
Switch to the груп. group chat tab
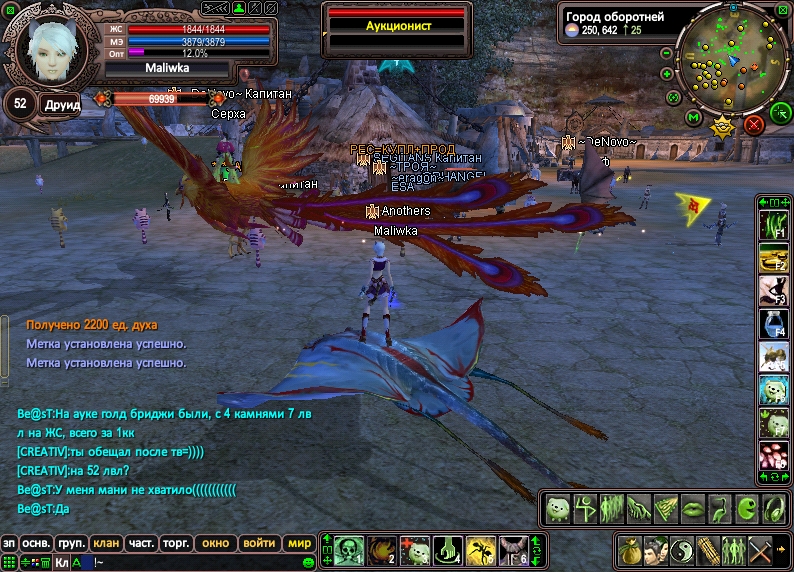71,543
